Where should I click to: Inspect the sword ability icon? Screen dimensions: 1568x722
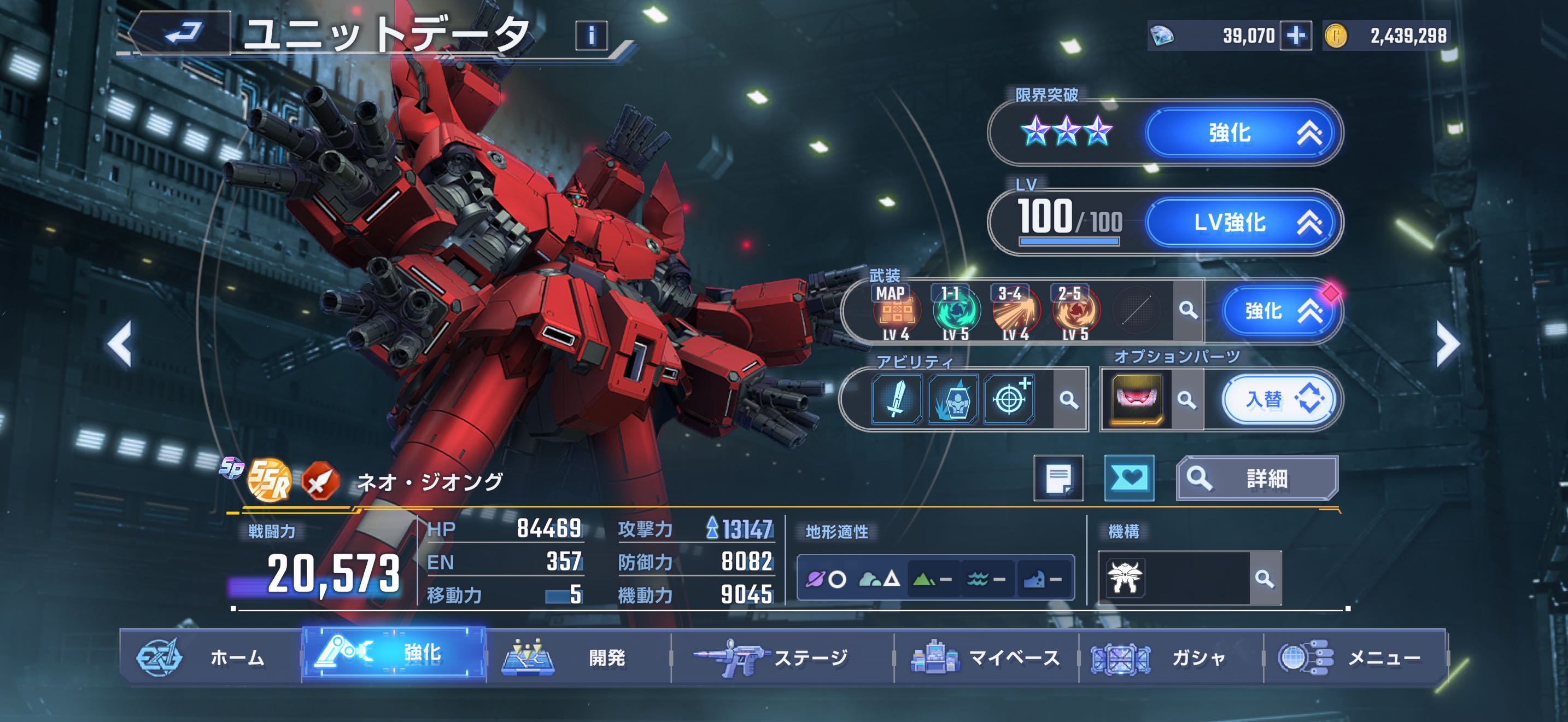point(896,399)
